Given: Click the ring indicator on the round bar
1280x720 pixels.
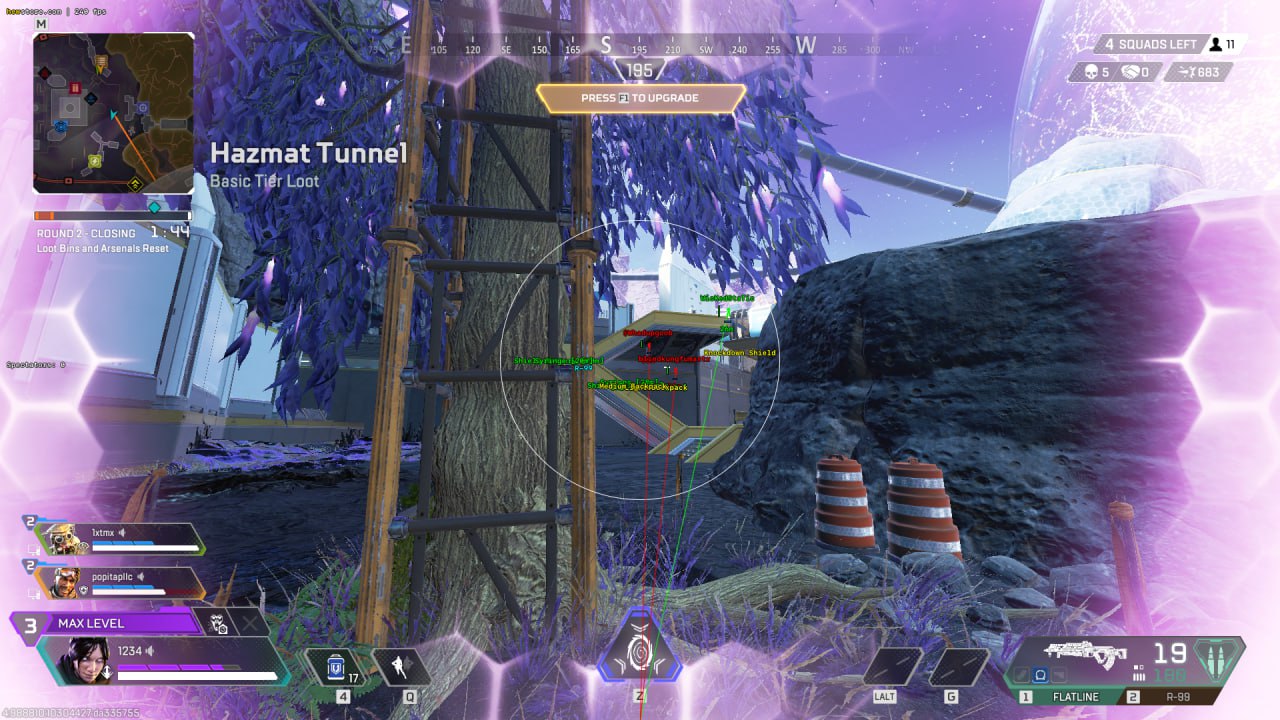Looking at the screenshot, I should tap(154, 208).
